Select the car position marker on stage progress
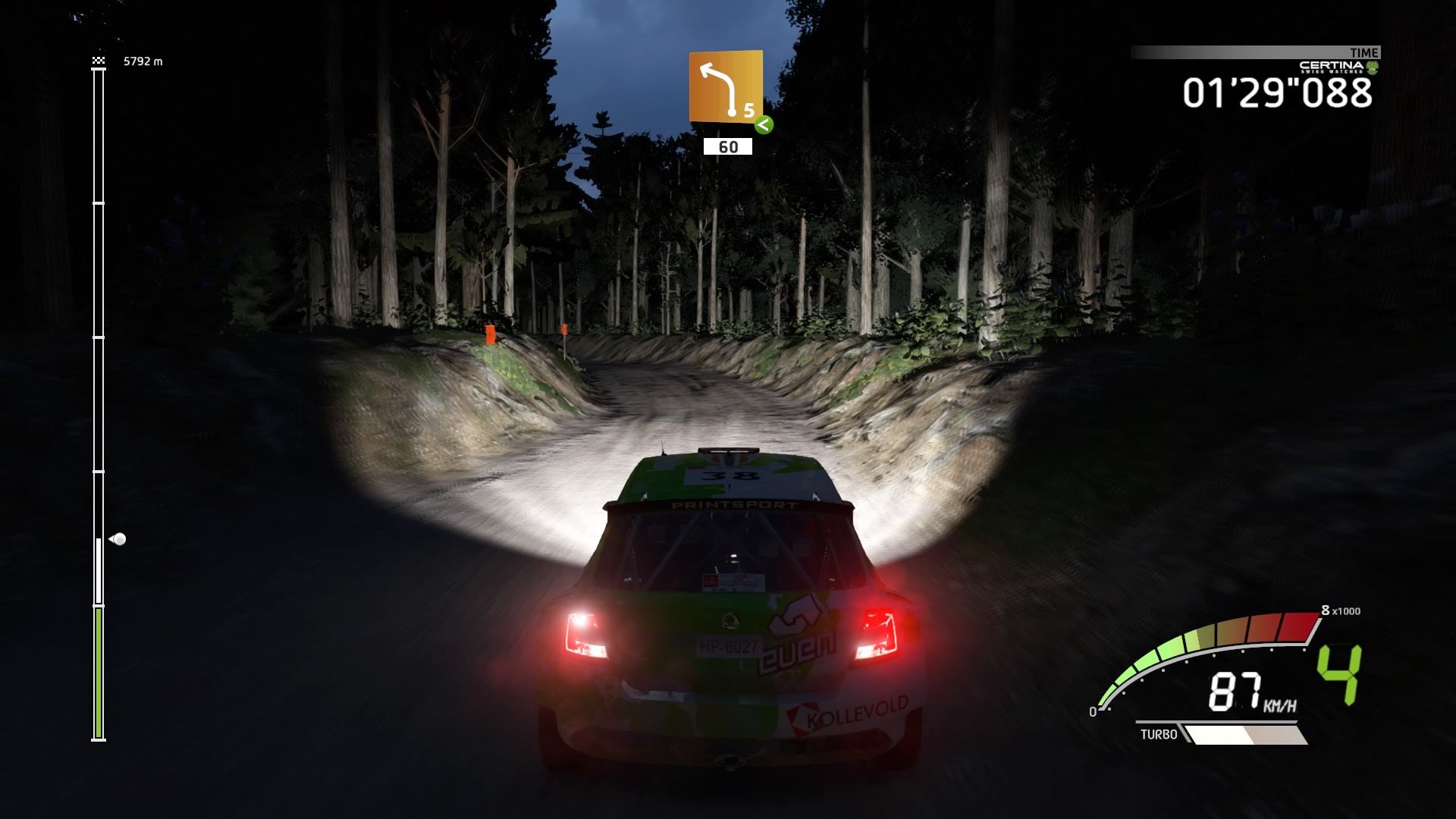Viewport: 1456px width, 819px height. [118, 539]
